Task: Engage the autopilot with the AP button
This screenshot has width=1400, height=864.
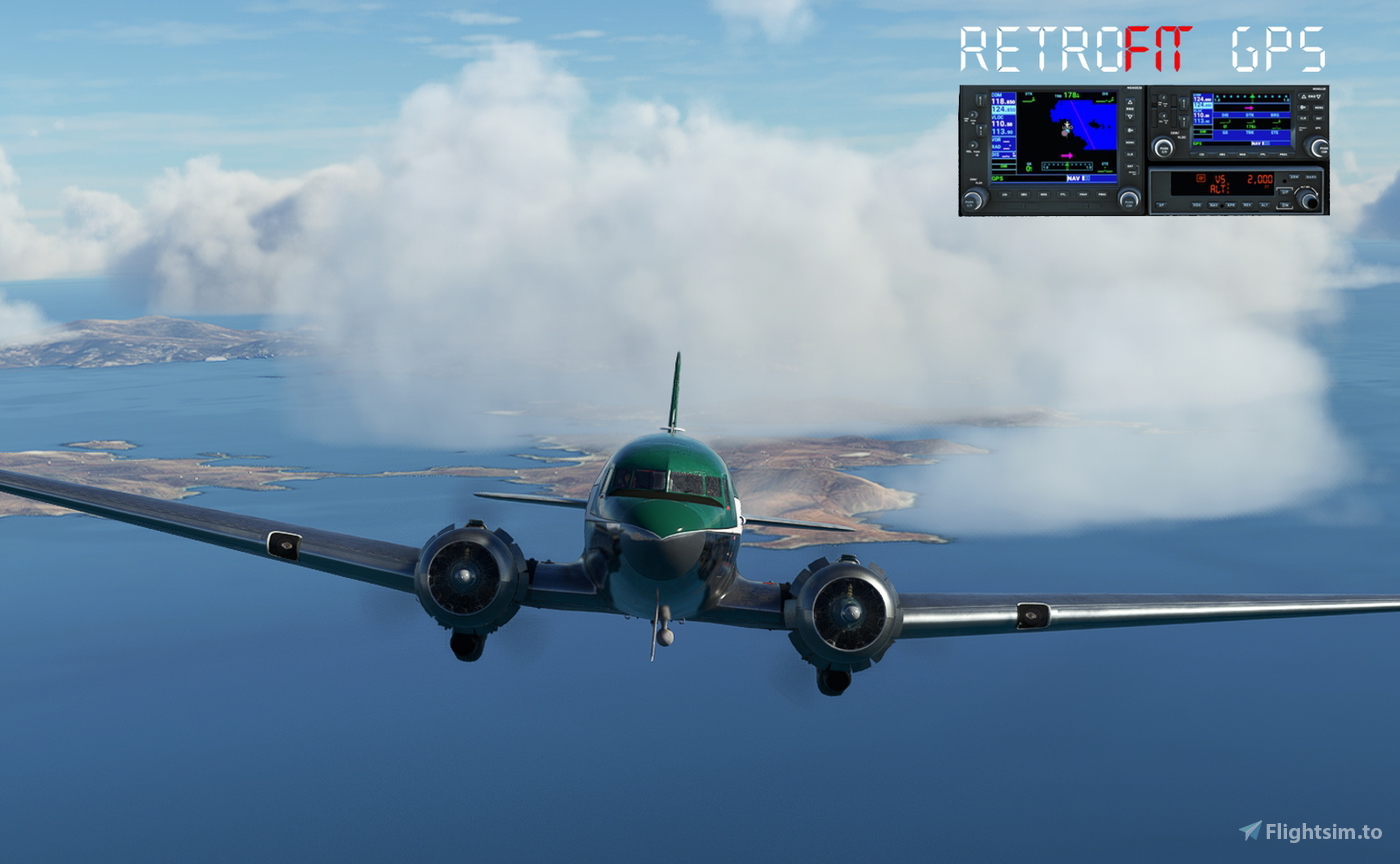Action: [x=1161, y=204]
